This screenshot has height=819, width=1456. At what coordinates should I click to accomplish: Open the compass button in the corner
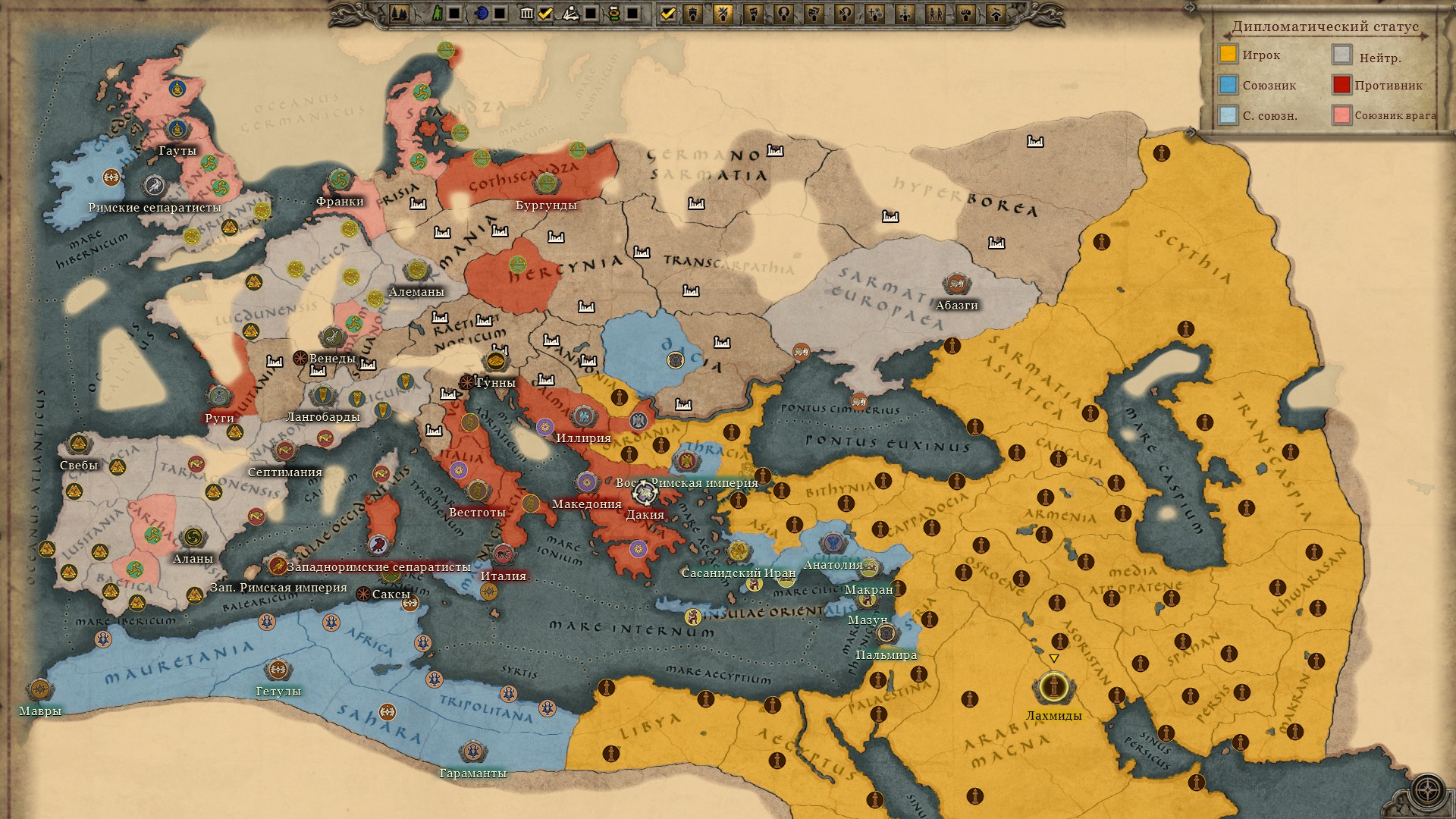(1427, 790)
